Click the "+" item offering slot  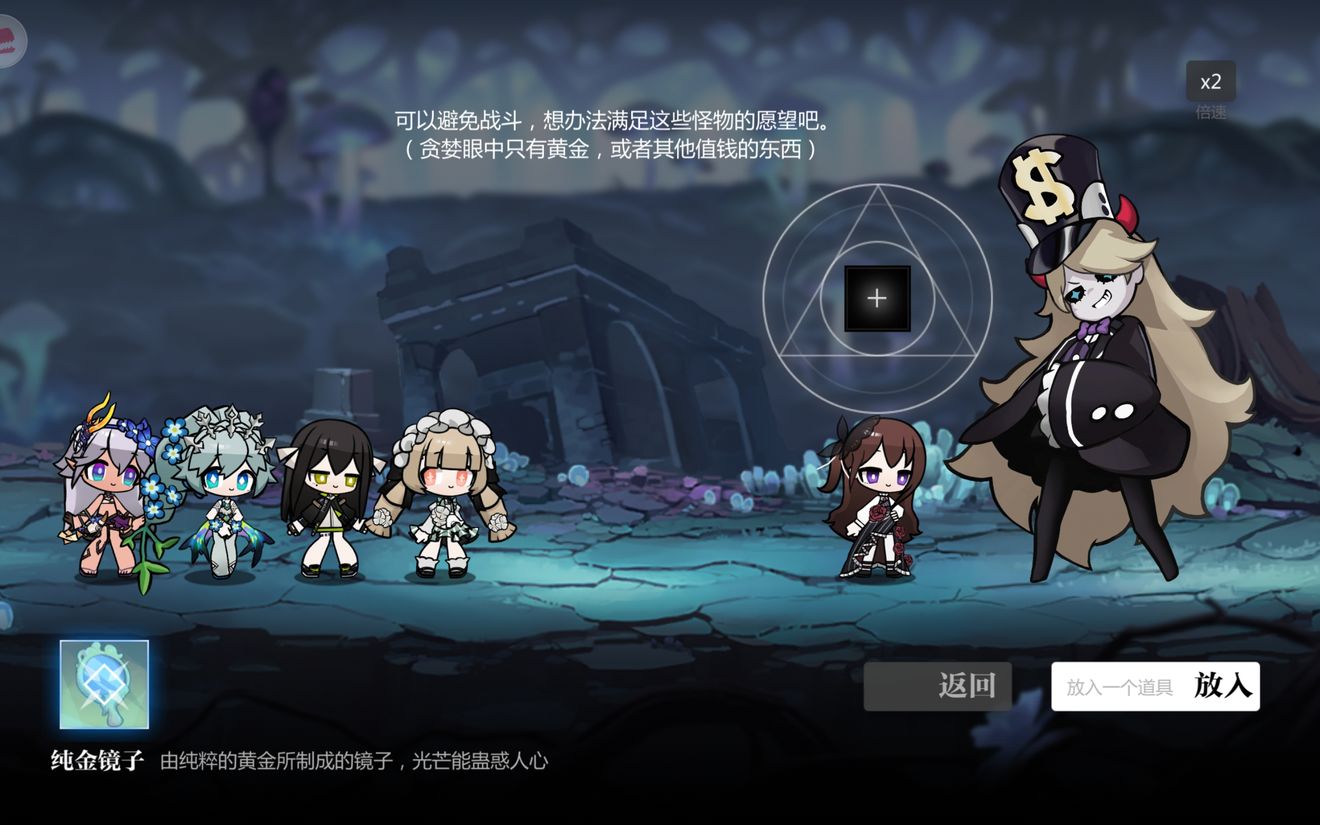[877, 296]
